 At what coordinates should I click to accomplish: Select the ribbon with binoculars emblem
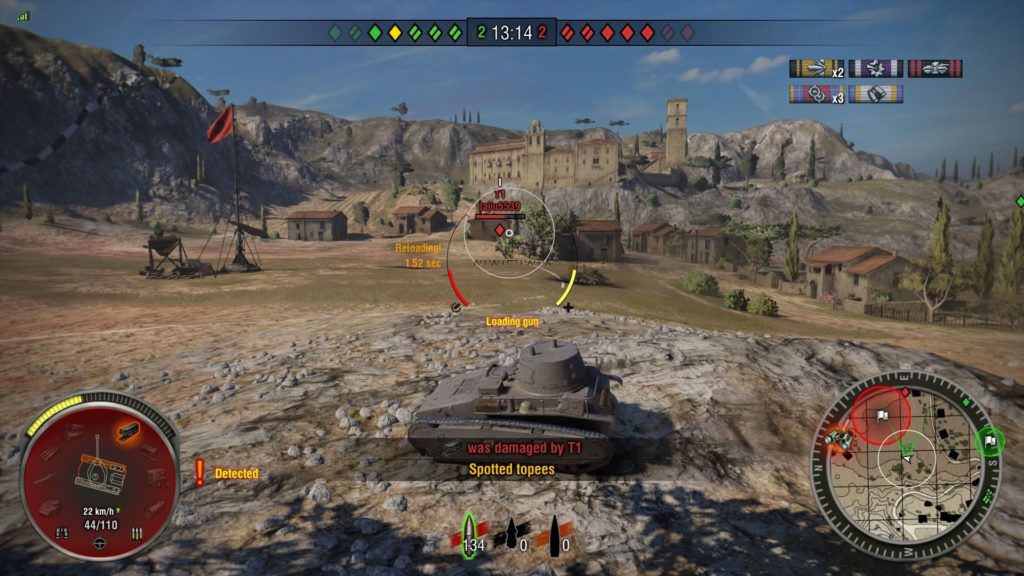coord(876,94)
